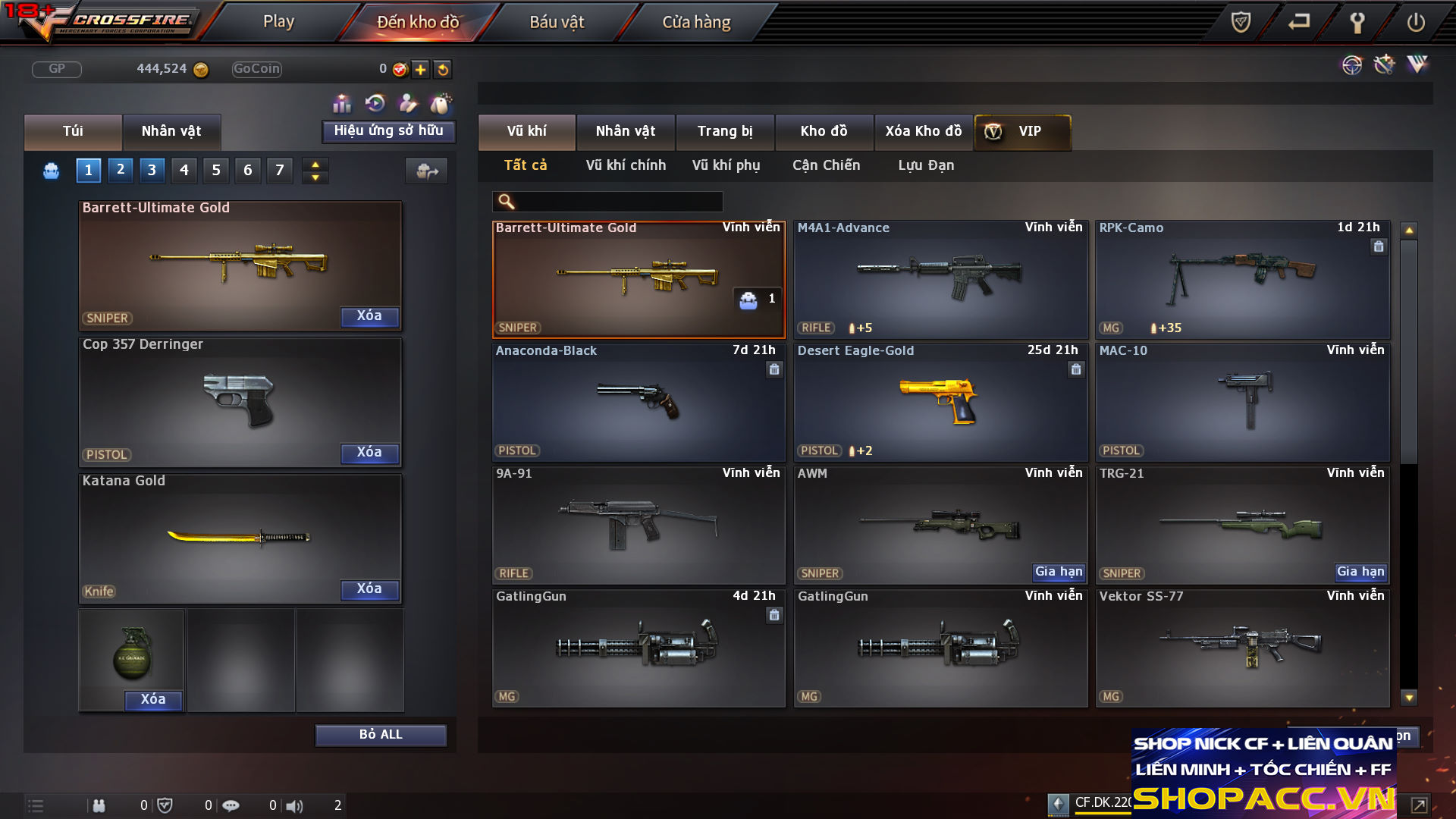Select bag number 3
Screen dimensions: 1456x819
tap(152, 171)
